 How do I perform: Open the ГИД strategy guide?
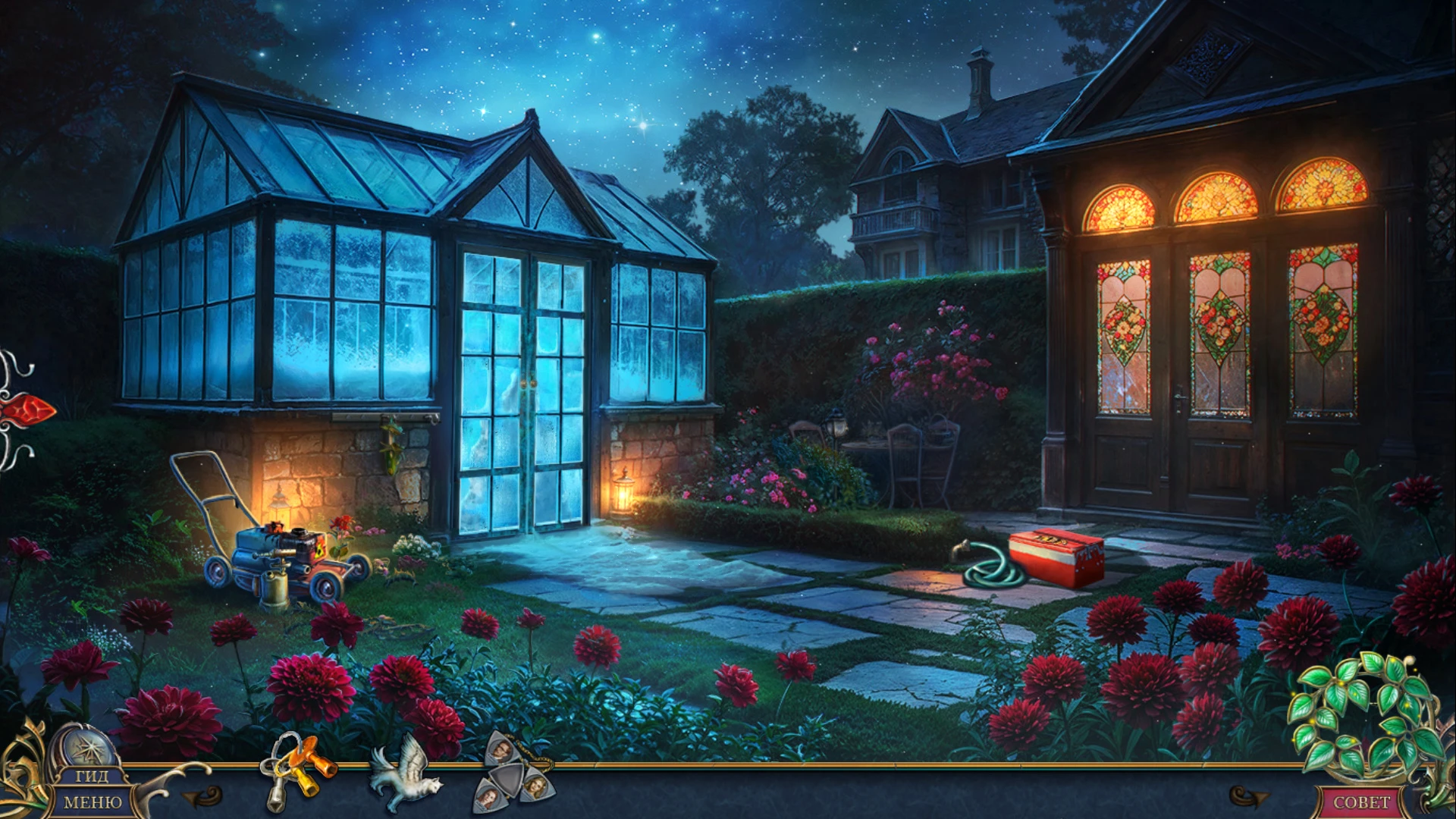pyautogui.click(x=90, y=777)
